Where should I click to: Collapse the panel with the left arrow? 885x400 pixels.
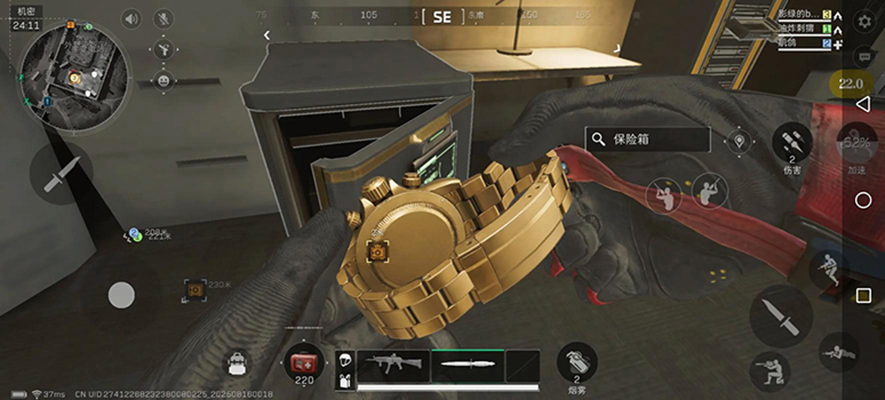pyautogui.click(x=267, y=35)
